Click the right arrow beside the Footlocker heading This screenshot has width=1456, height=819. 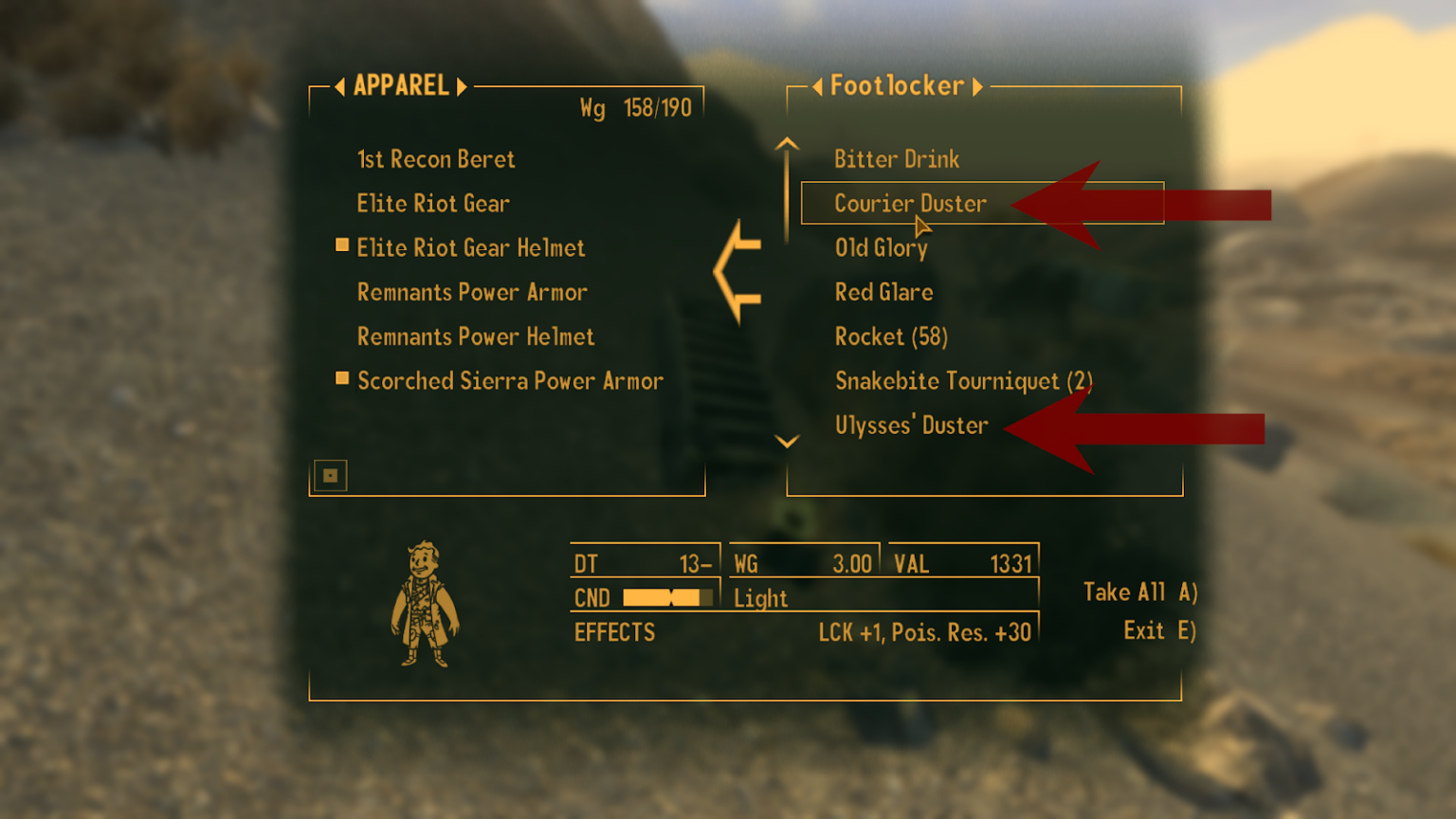click(x=977, y=85)
